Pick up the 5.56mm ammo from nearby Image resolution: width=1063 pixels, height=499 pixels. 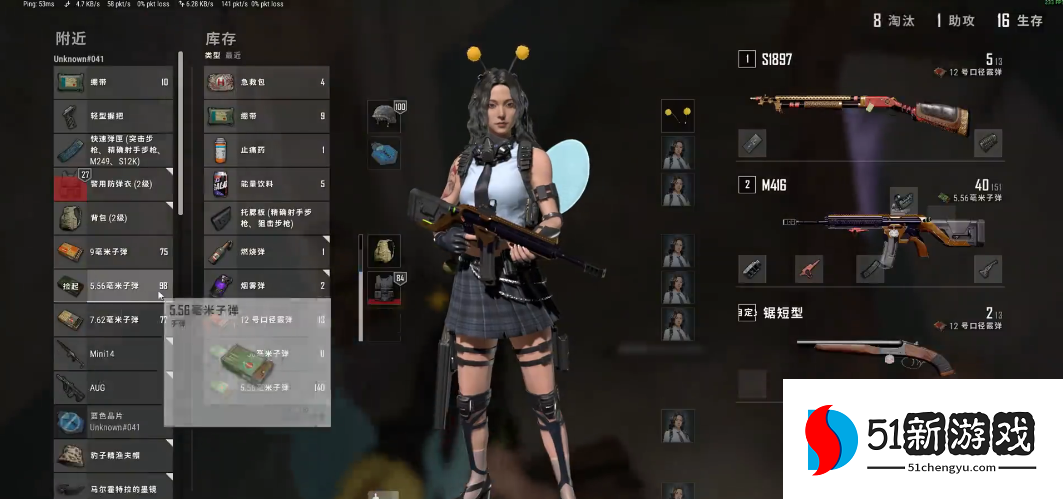pyautogui.click(x=112, y=286)
